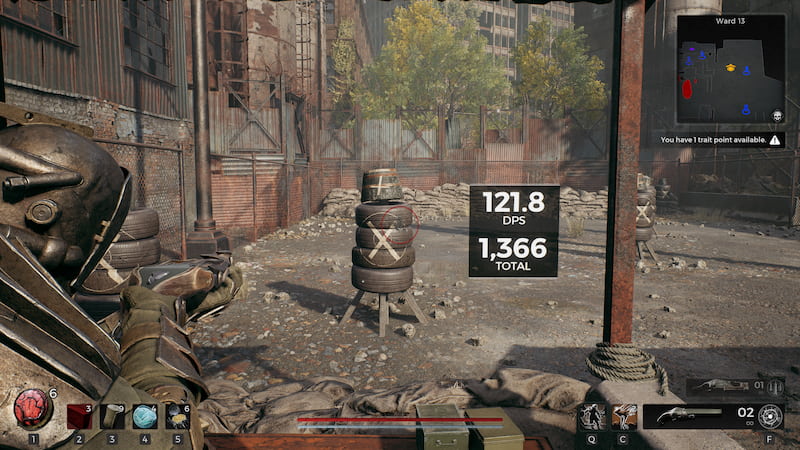Select the skull icon on the minimap
800x450 pixels.
(775, 118)
